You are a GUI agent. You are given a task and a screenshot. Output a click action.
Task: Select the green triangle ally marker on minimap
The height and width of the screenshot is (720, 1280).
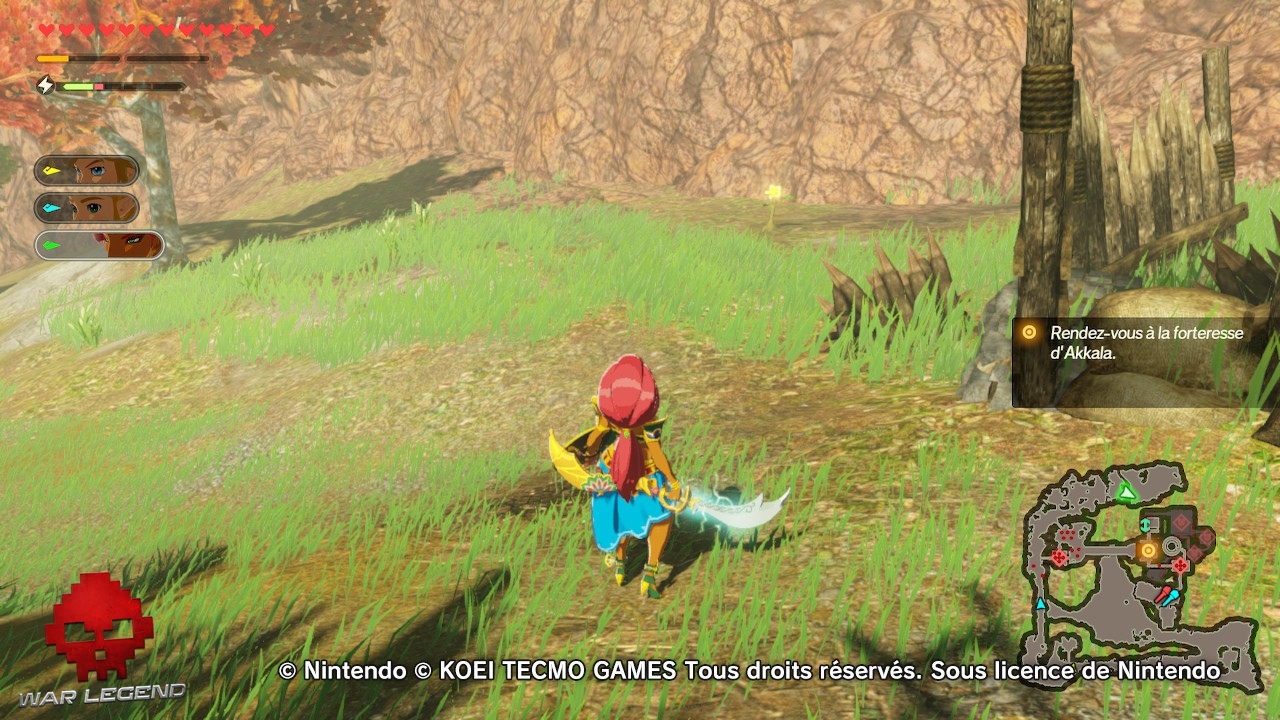coord(1126,492)
